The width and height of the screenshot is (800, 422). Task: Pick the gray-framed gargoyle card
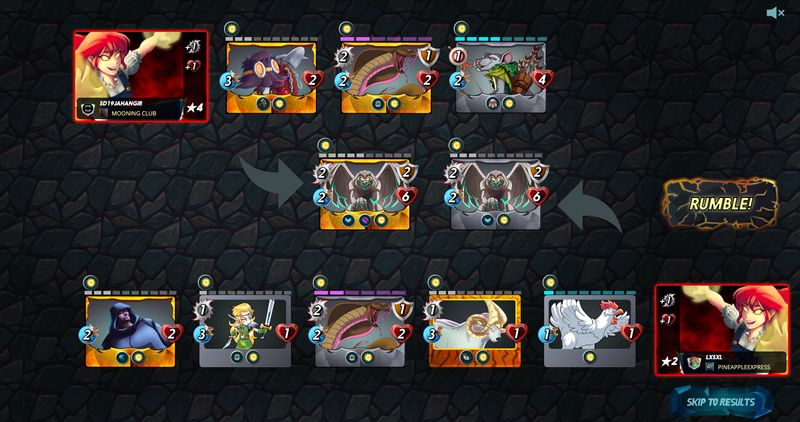point(500,192)
